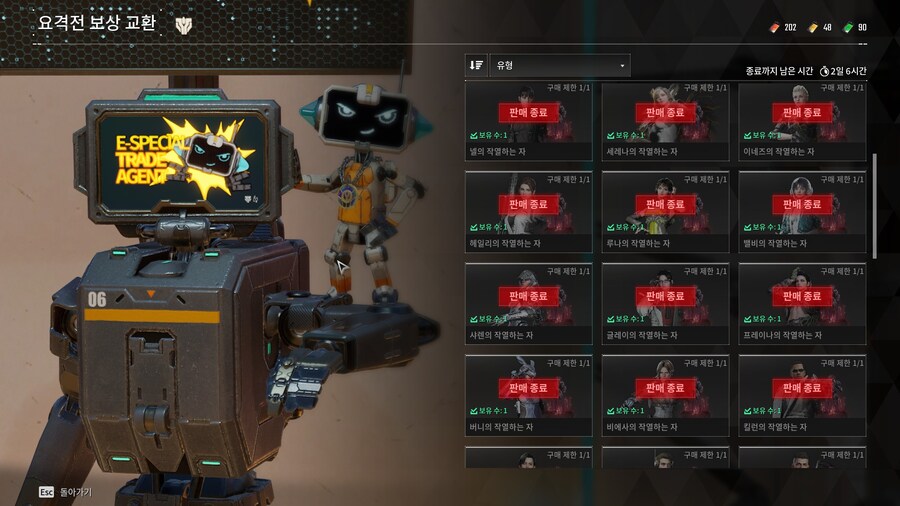Select the 샤렌의 작열하는 자 item card
This screenshot has width=900, height=506.
tap(528, 304)
